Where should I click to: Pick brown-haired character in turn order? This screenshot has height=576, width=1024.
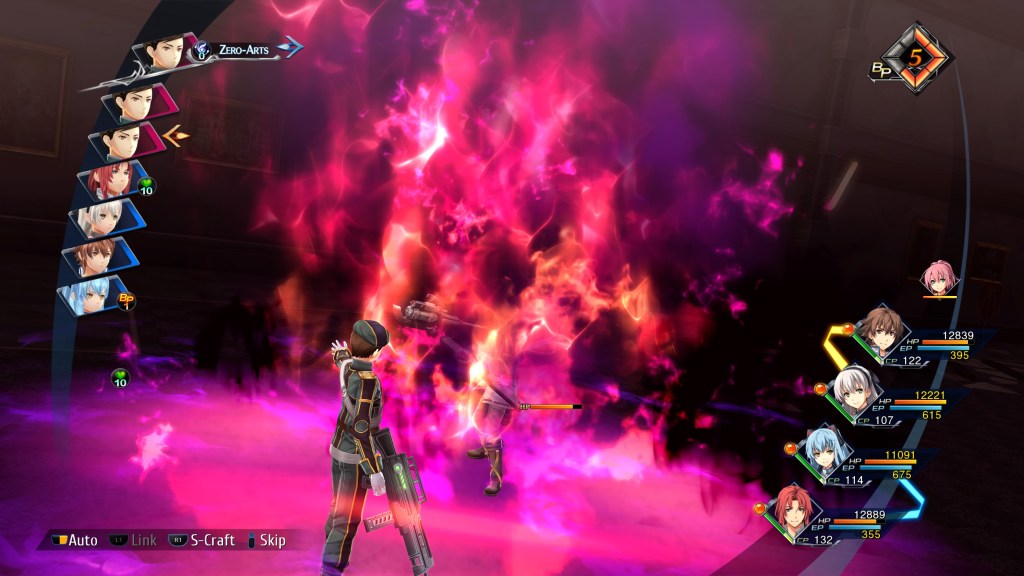[100, 255]
